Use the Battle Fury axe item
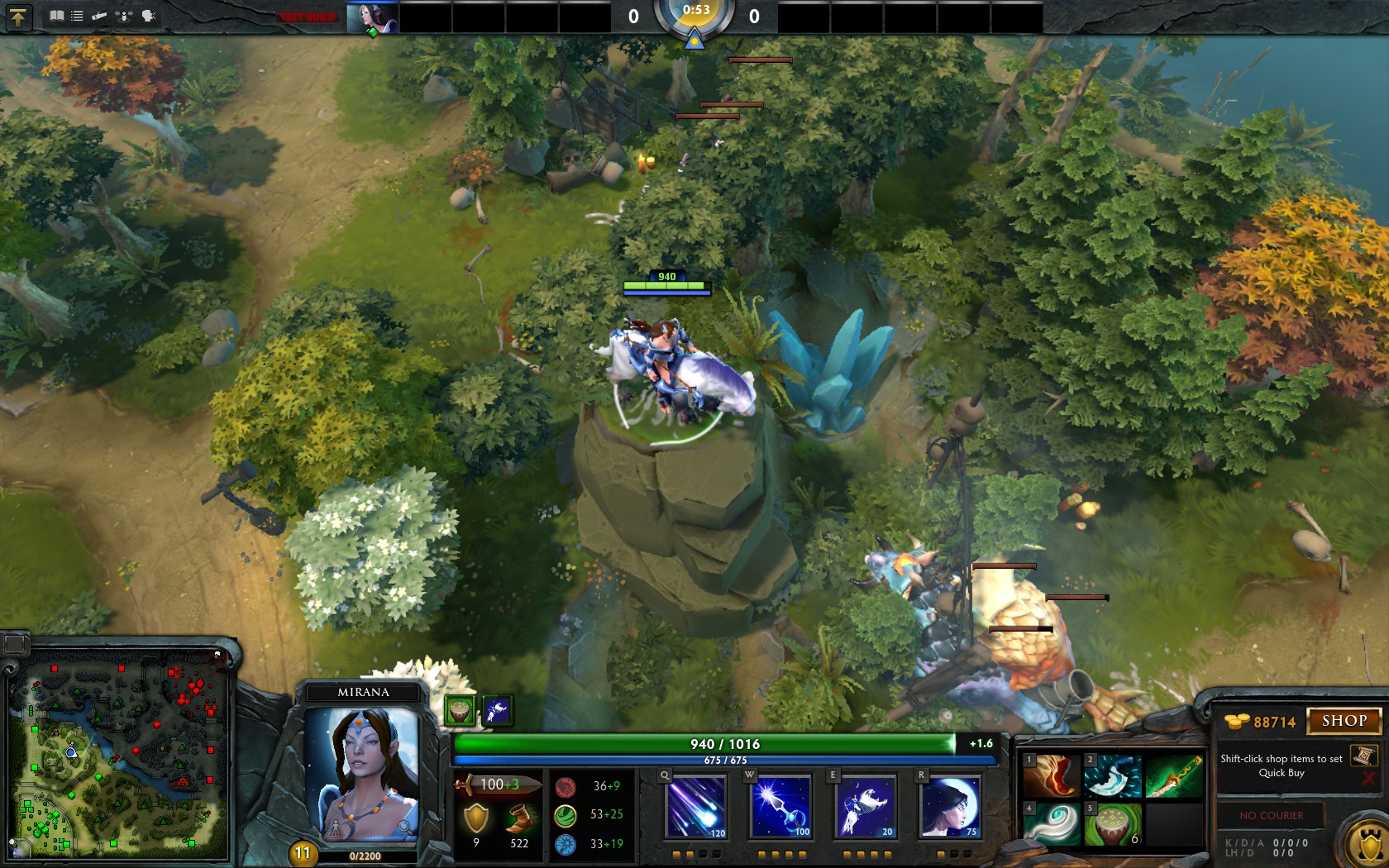The image size is (1389, 868). click(1113, 775)
